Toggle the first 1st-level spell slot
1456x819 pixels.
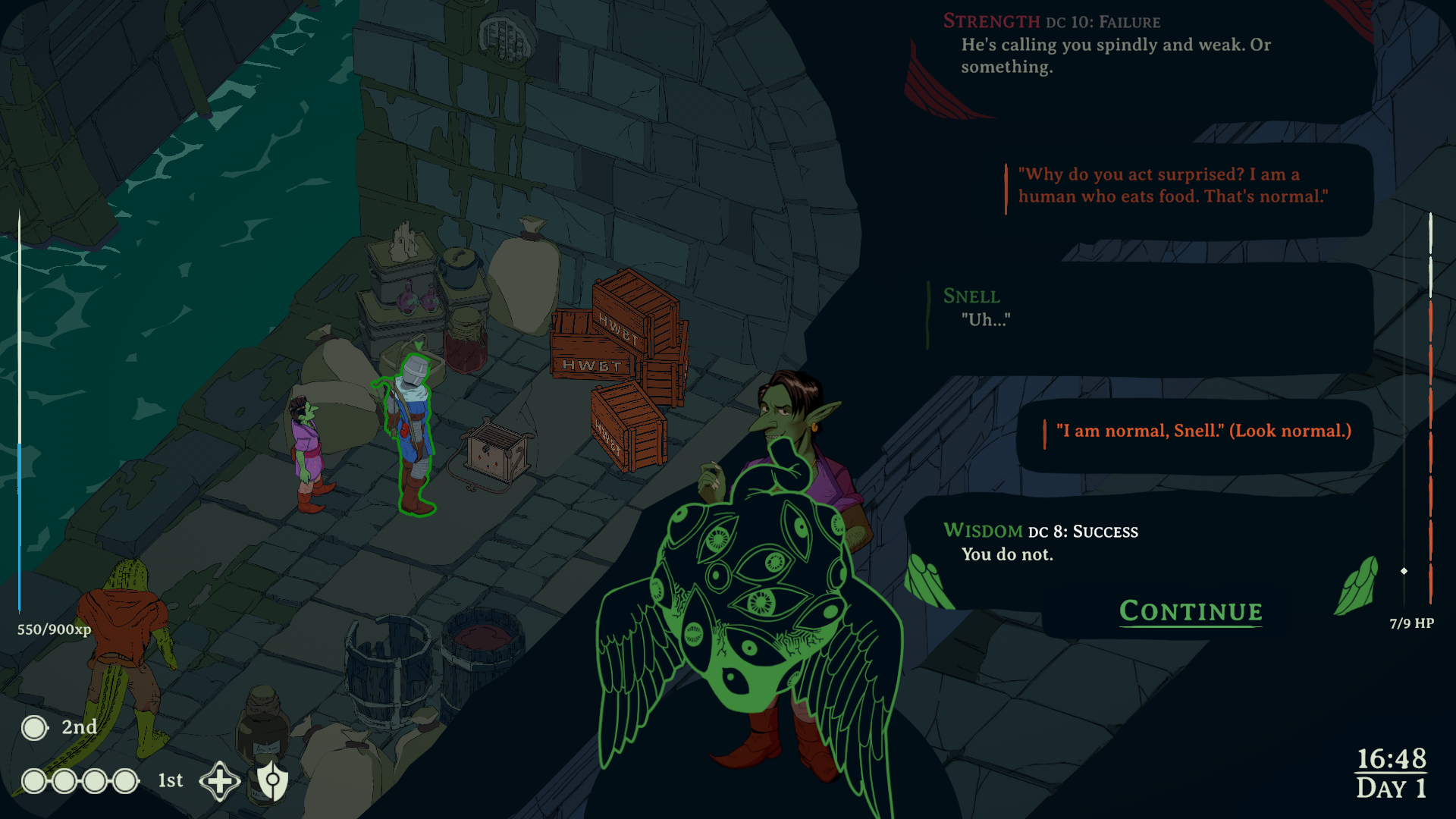[x=33, y=780]
